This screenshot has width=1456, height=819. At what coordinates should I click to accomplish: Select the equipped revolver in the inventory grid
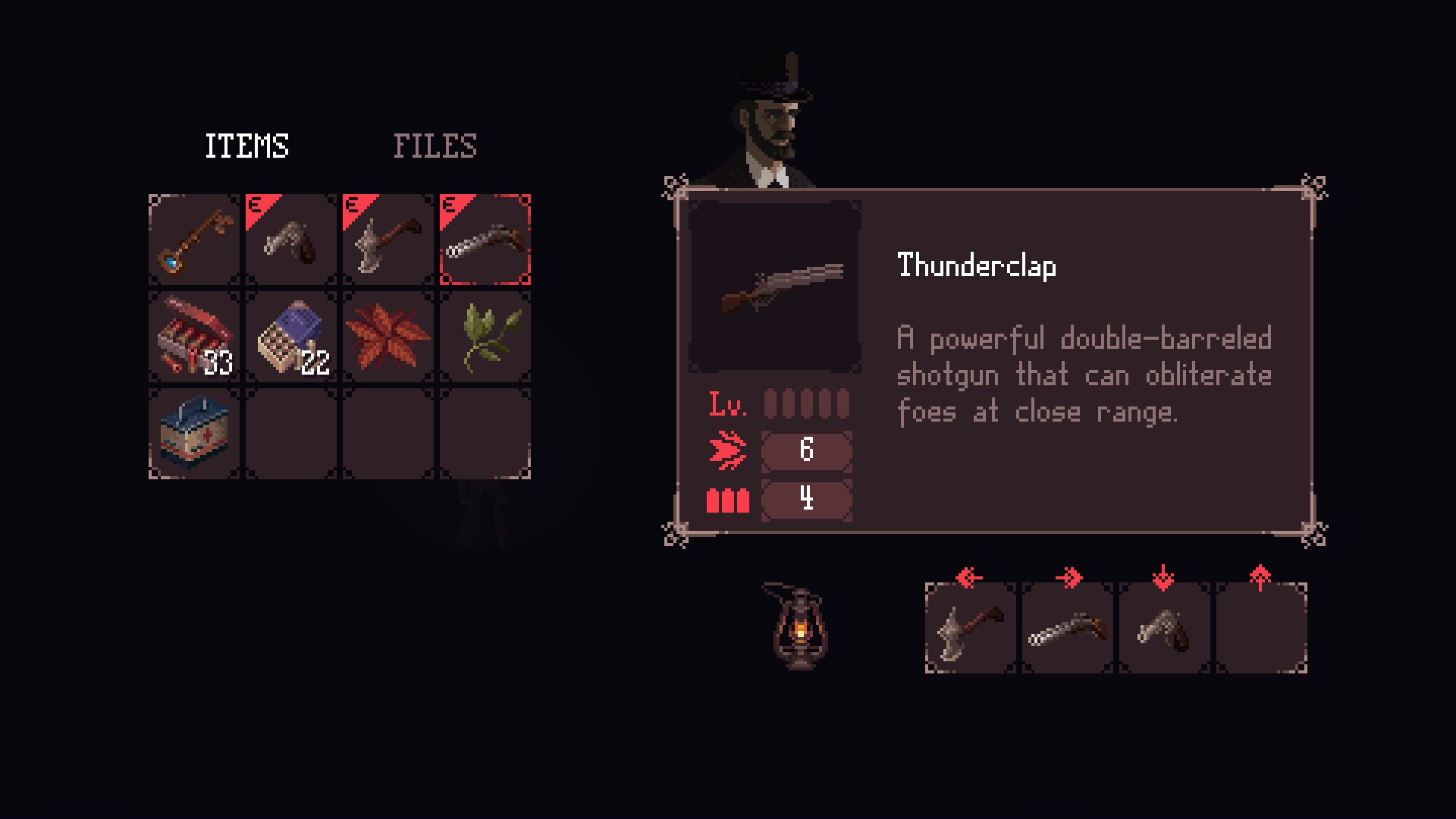pyautogui.click(x=290, y=240)
